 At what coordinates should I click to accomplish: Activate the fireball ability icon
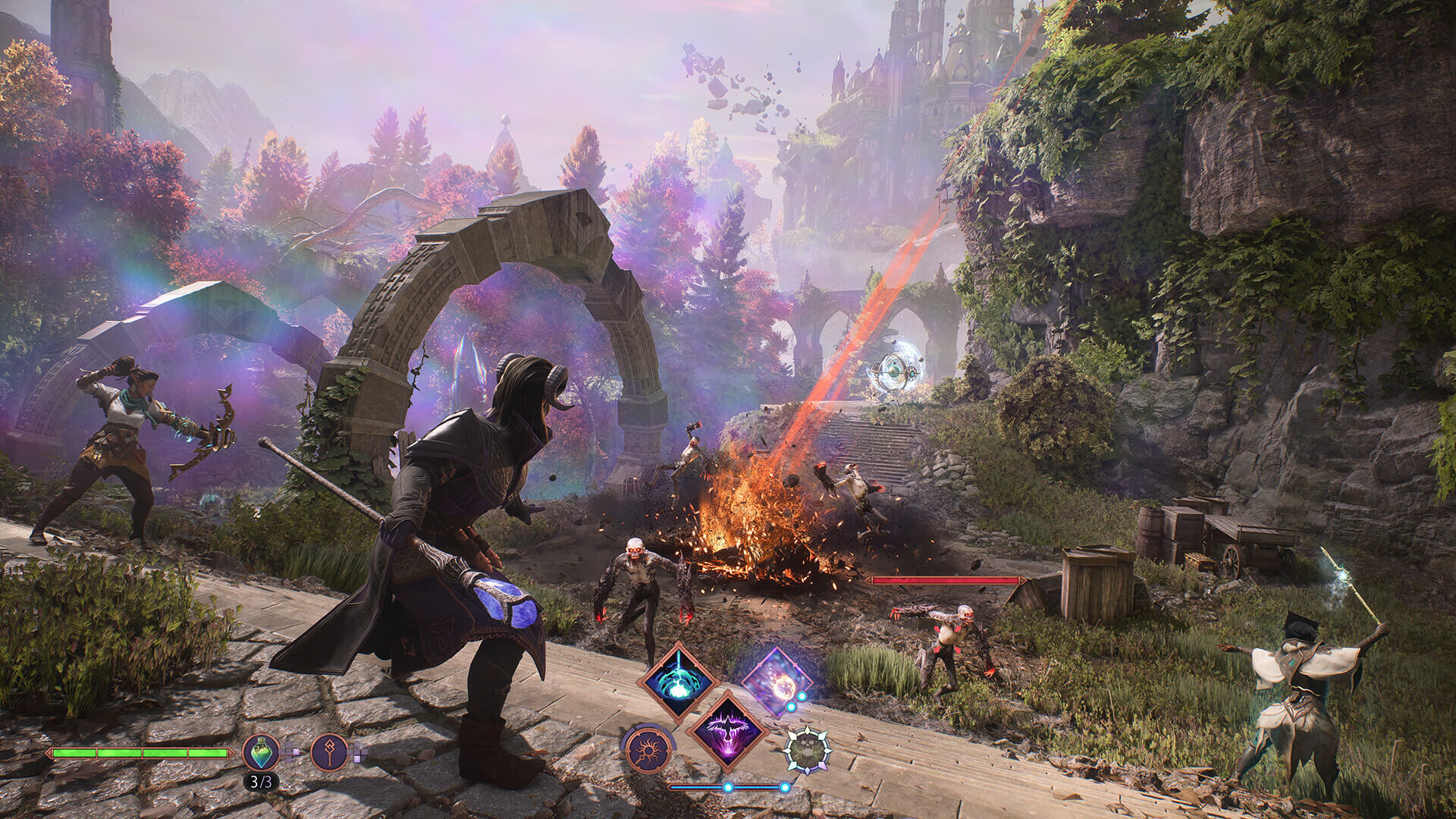(x=779, y=682)
